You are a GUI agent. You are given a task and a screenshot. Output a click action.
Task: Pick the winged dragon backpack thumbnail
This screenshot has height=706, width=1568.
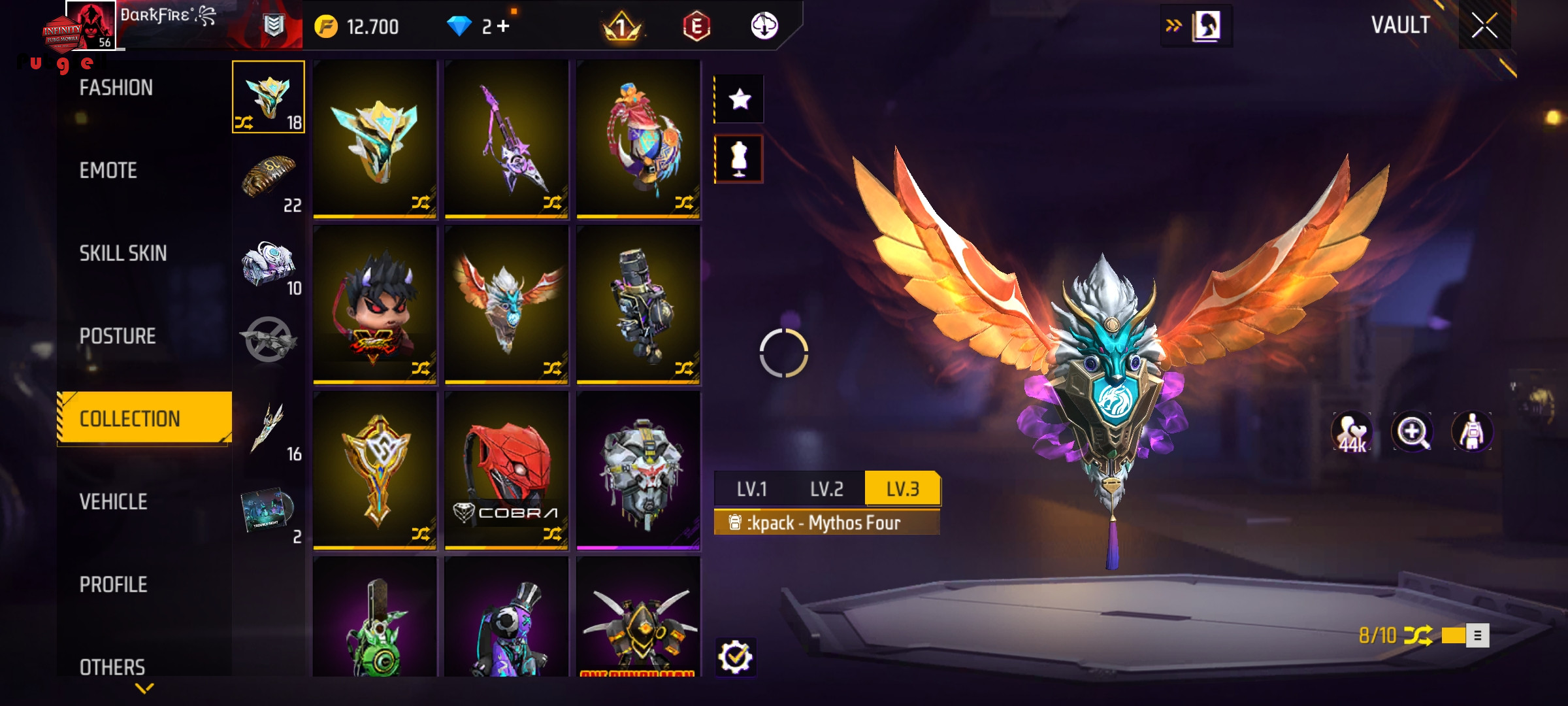506,305
